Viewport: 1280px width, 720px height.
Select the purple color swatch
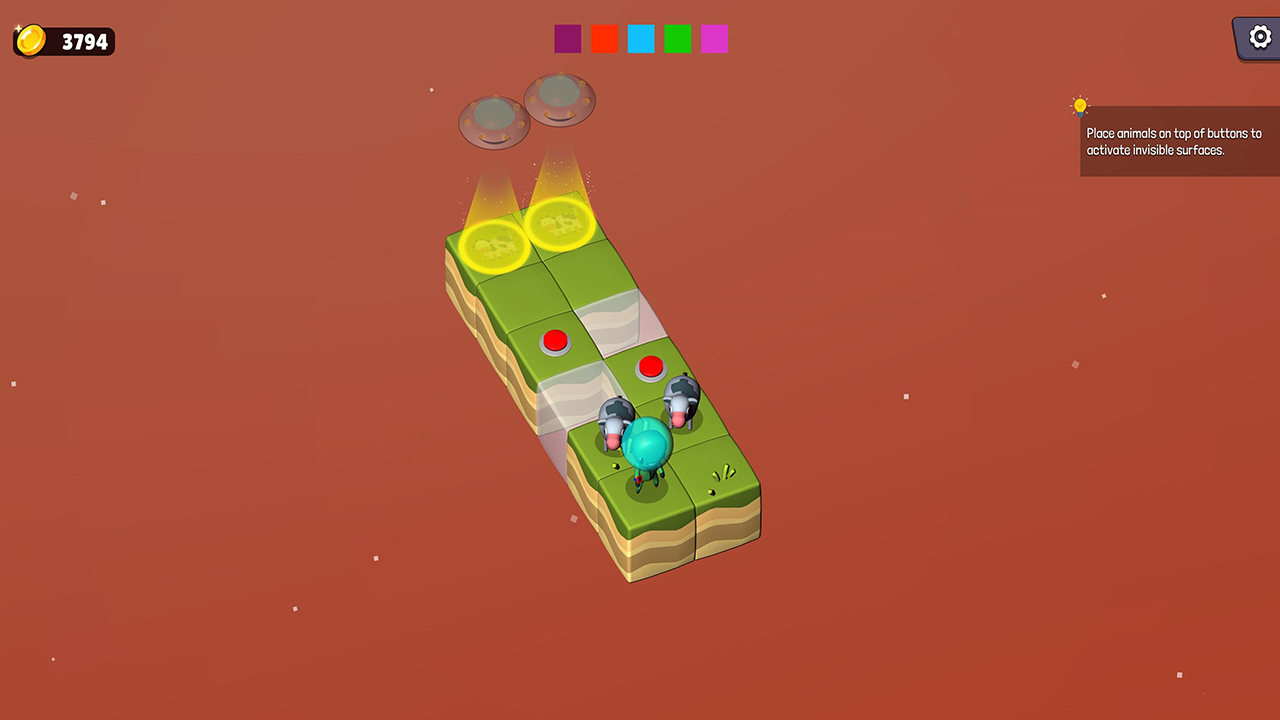(x=567, y=38)
